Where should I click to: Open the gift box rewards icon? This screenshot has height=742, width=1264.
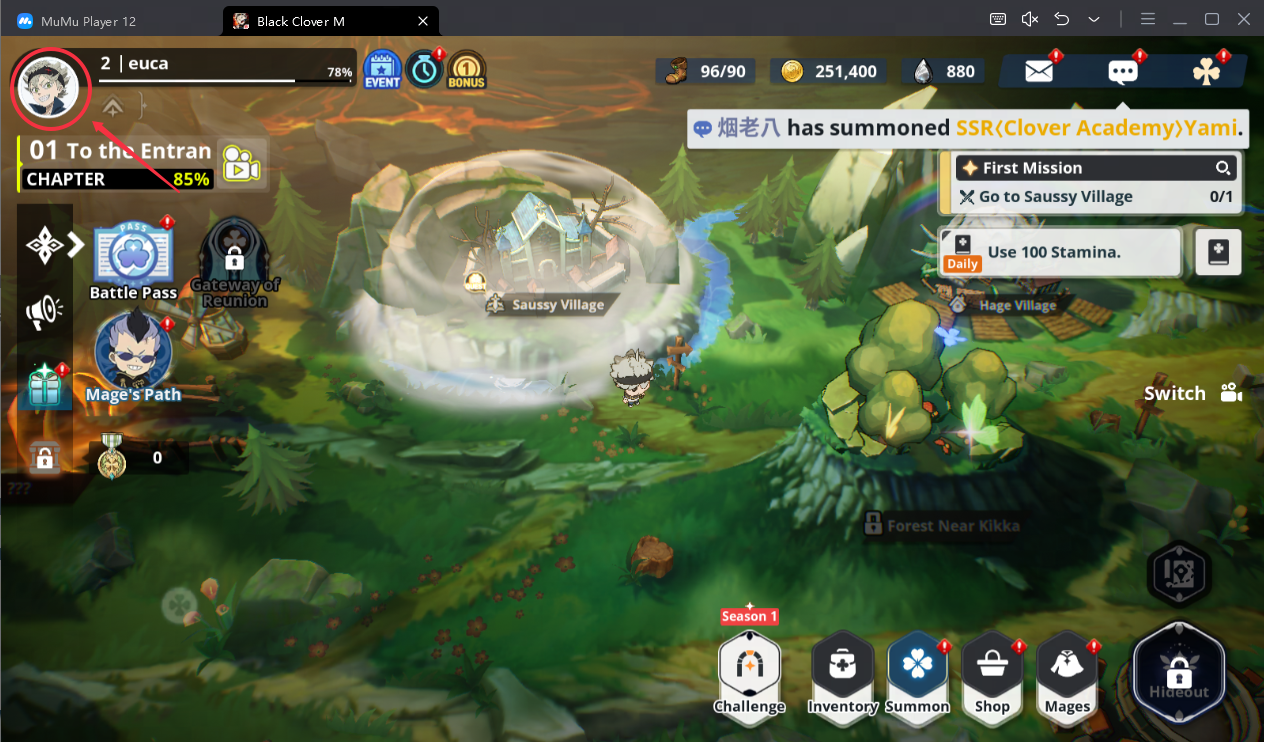click(x=44, y=385)
